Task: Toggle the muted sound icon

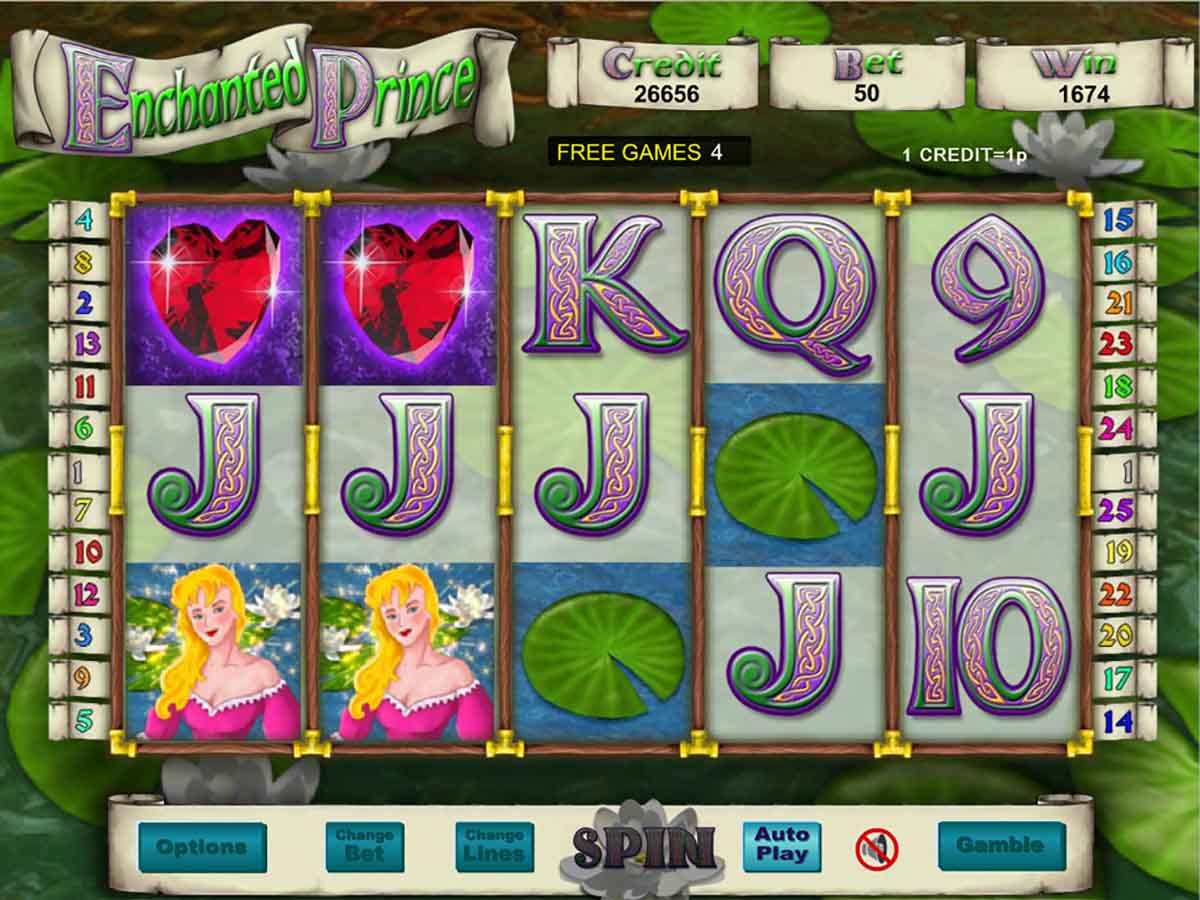Action: (x=877, y=849)
